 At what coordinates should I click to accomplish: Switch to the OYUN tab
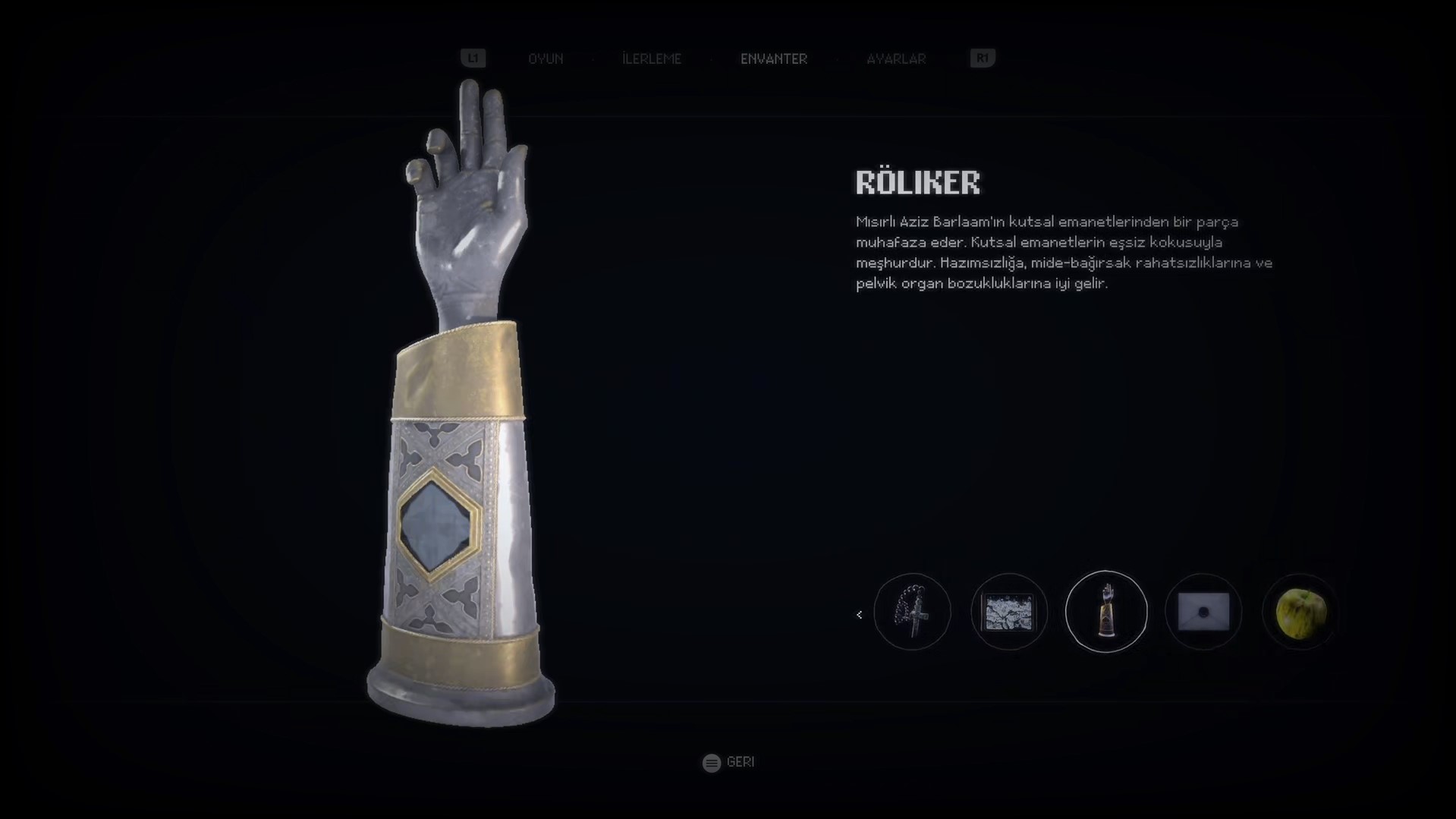pos(546,58)
